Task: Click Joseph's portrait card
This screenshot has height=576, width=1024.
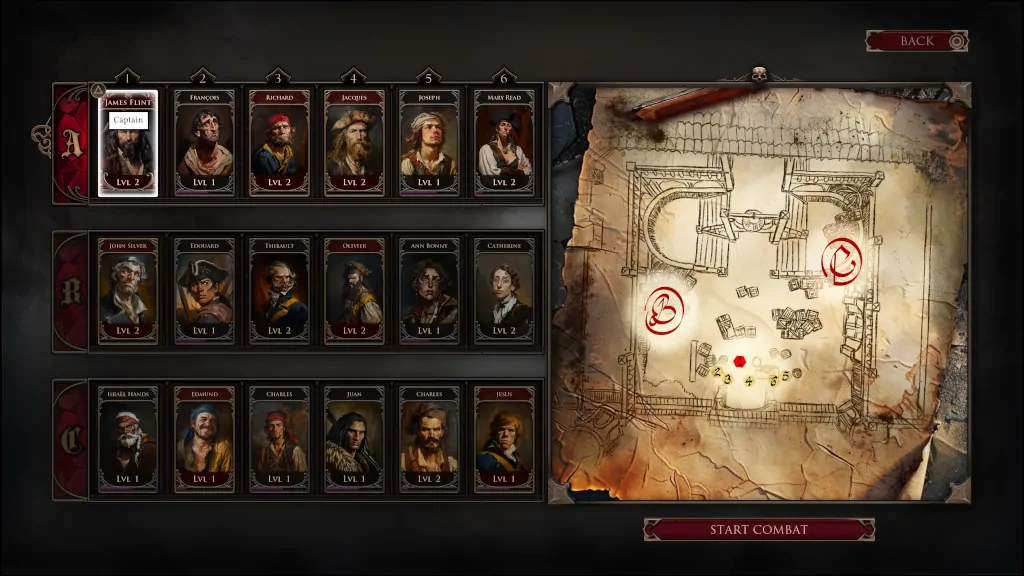Action: (x=429, y=143)
